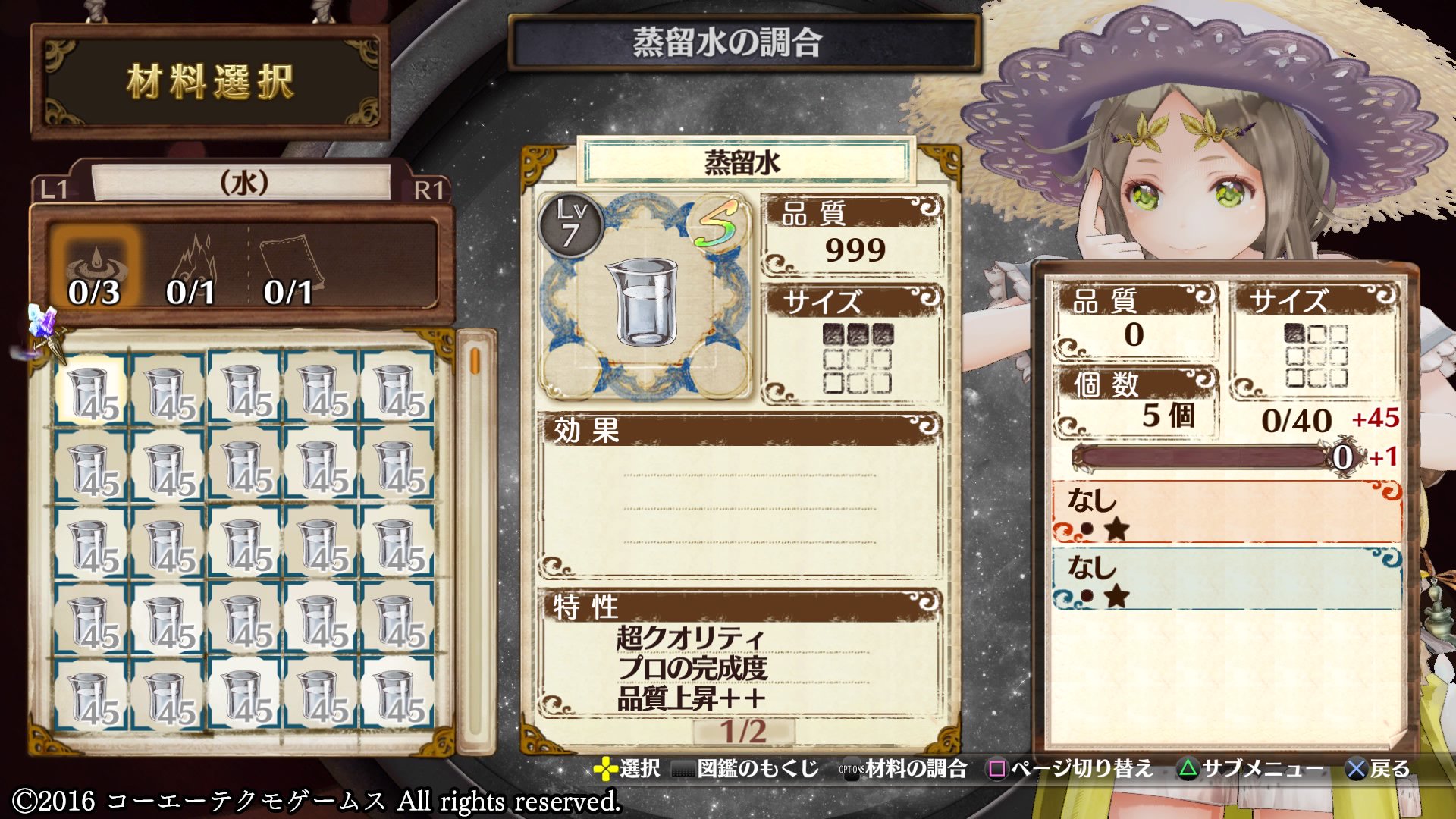The image size is (1456, 819).
Task: Click the blue なし effect row
Action: coord(1226,579)
